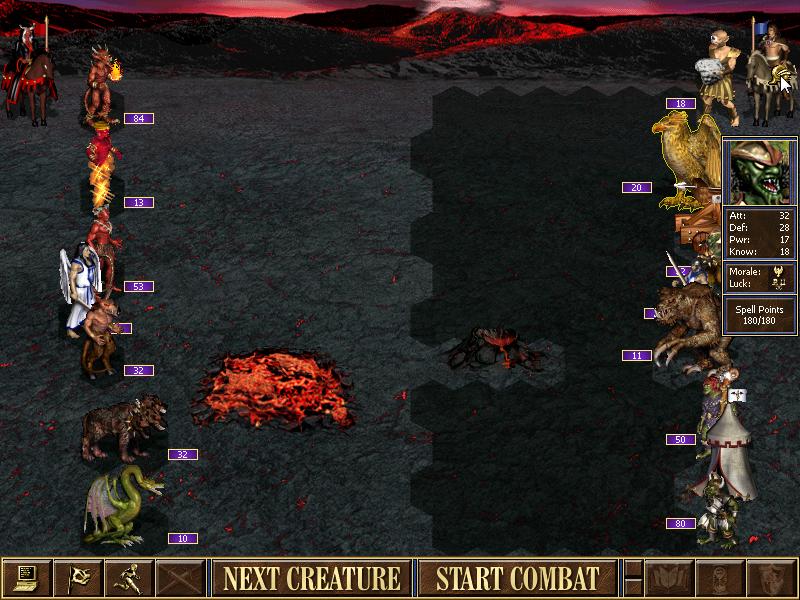Surrender using the white flag button
Image resolution: width=800 pixels, height=600 pixels.
(77, 578)
